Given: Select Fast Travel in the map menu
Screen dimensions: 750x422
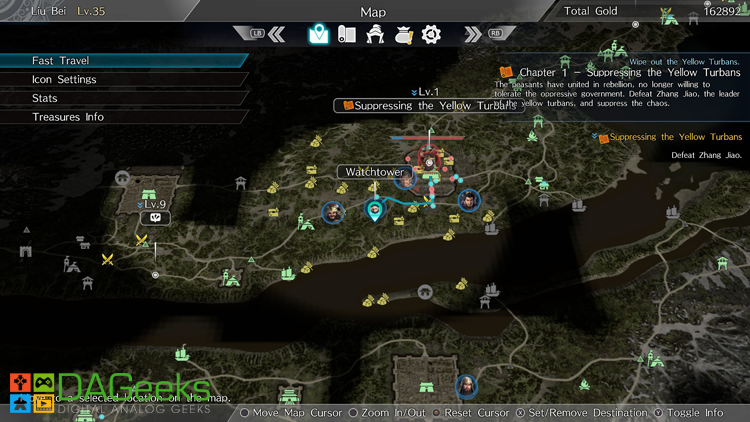Looking at the screenshot, I should point(60,61).
